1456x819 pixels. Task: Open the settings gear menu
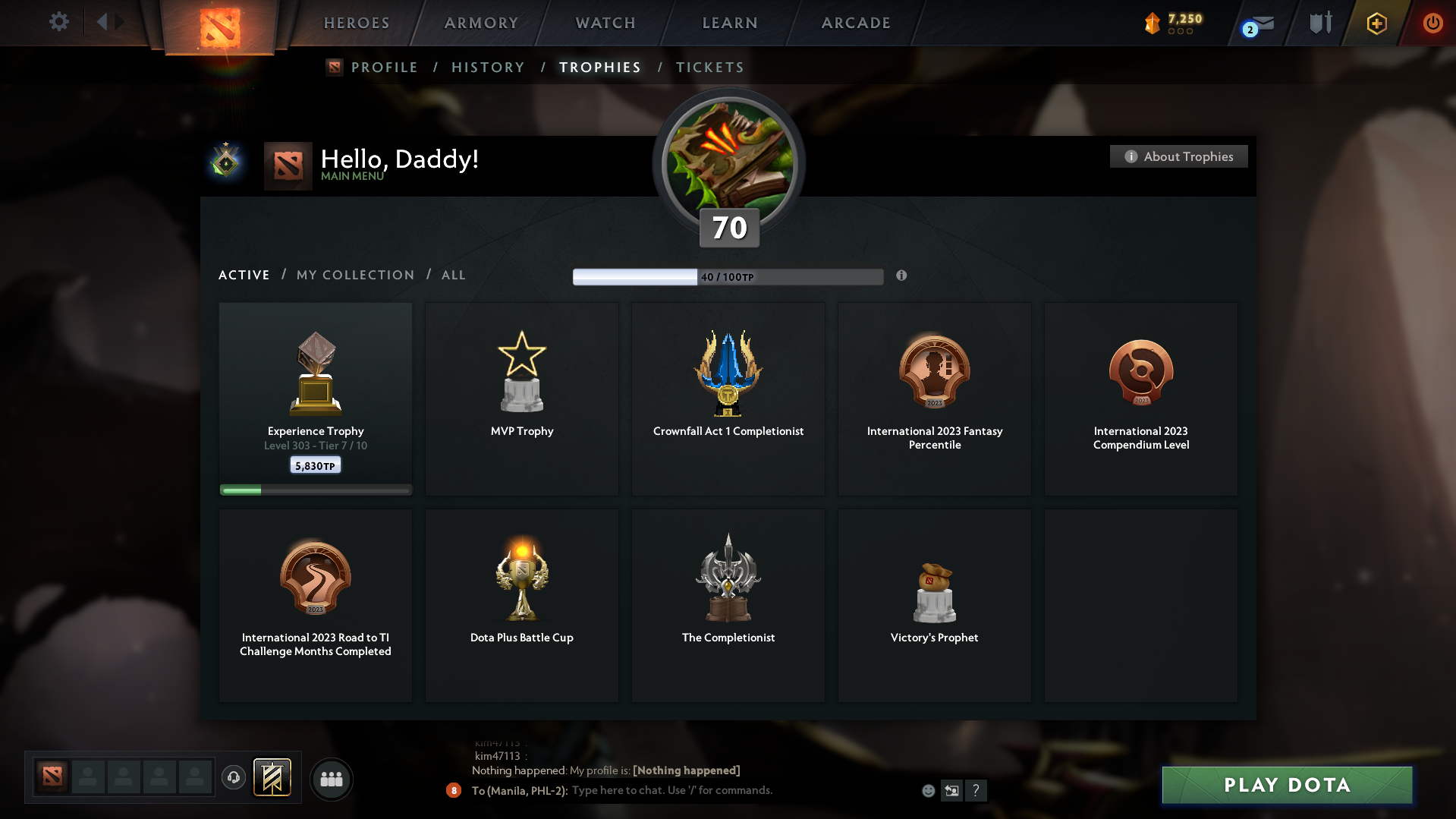click(x=59, y=22)
